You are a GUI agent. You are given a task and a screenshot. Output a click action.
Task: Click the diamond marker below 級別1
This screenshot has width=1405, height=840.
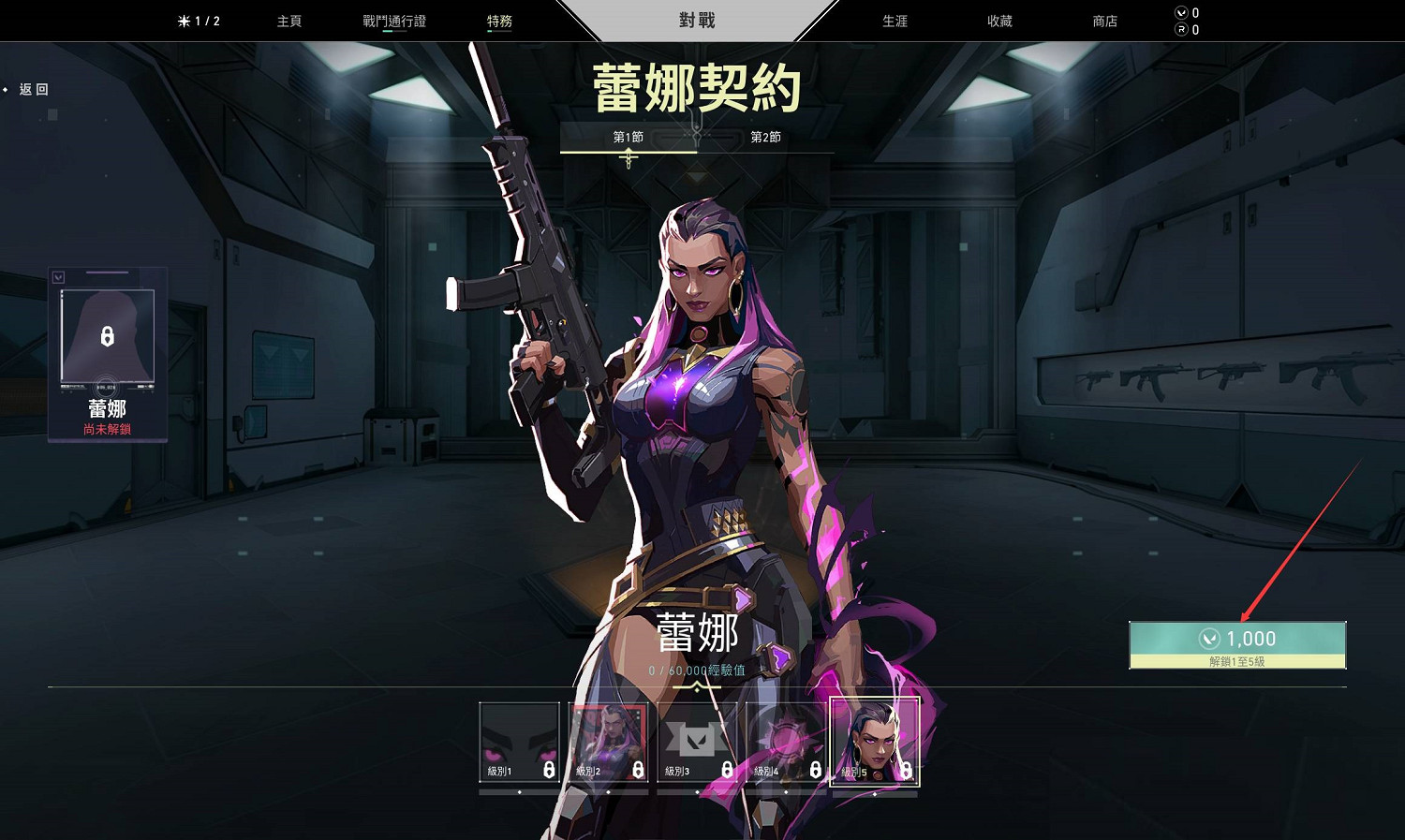click(x=518, y=793)
